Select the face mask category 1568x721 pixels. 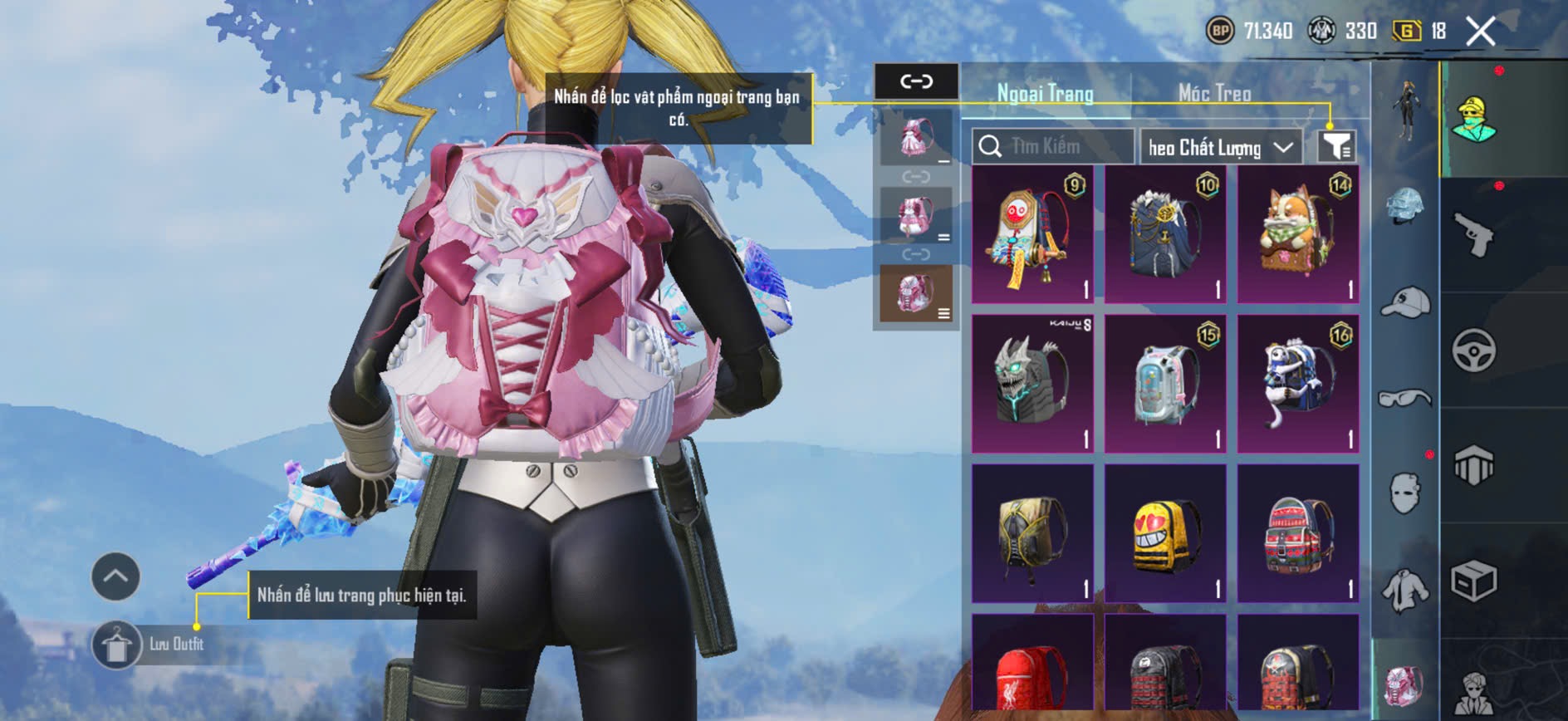[1405, 492]
